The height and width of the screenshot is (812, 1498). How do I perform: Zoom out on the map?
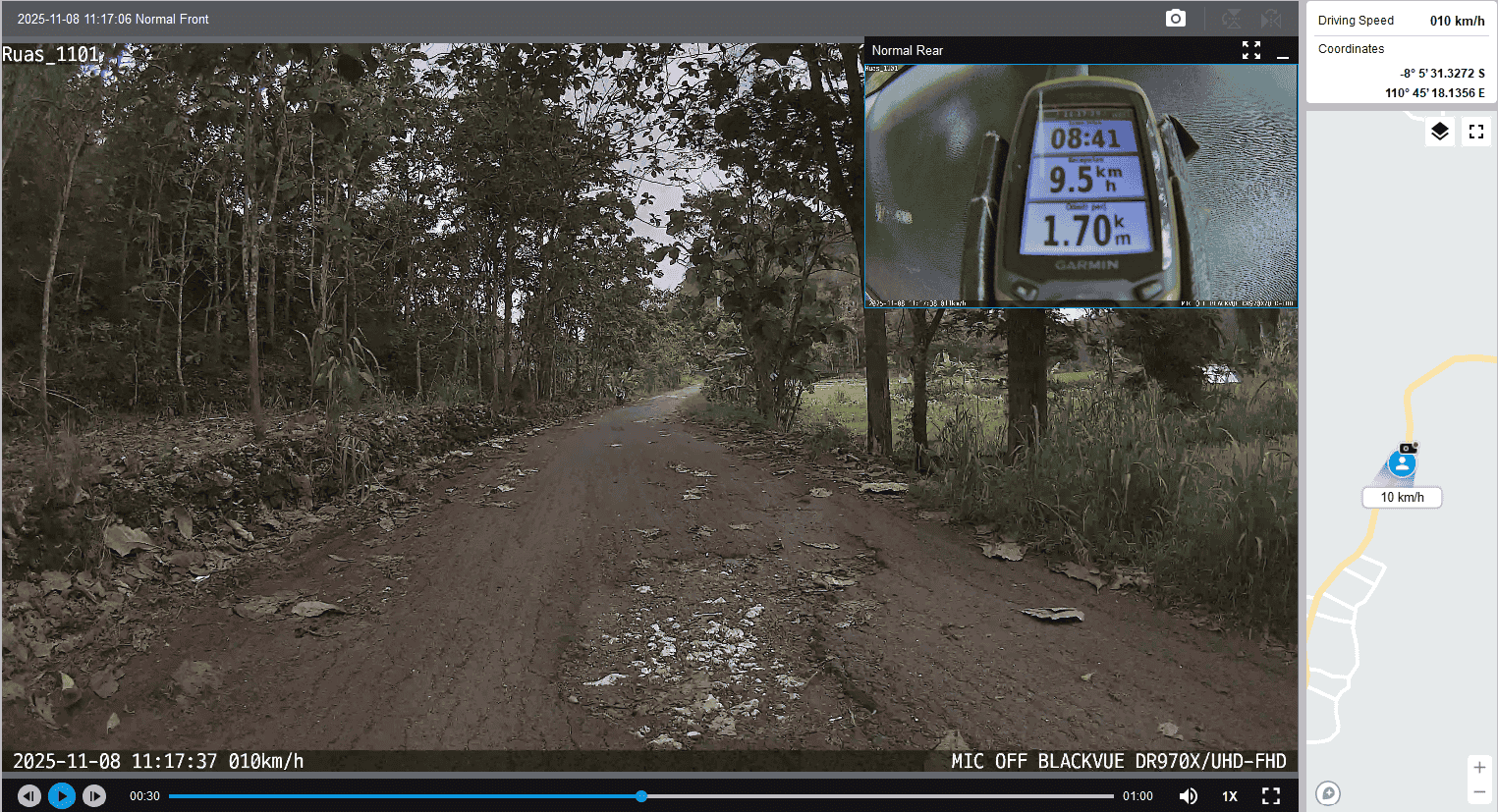(1479, 792)
